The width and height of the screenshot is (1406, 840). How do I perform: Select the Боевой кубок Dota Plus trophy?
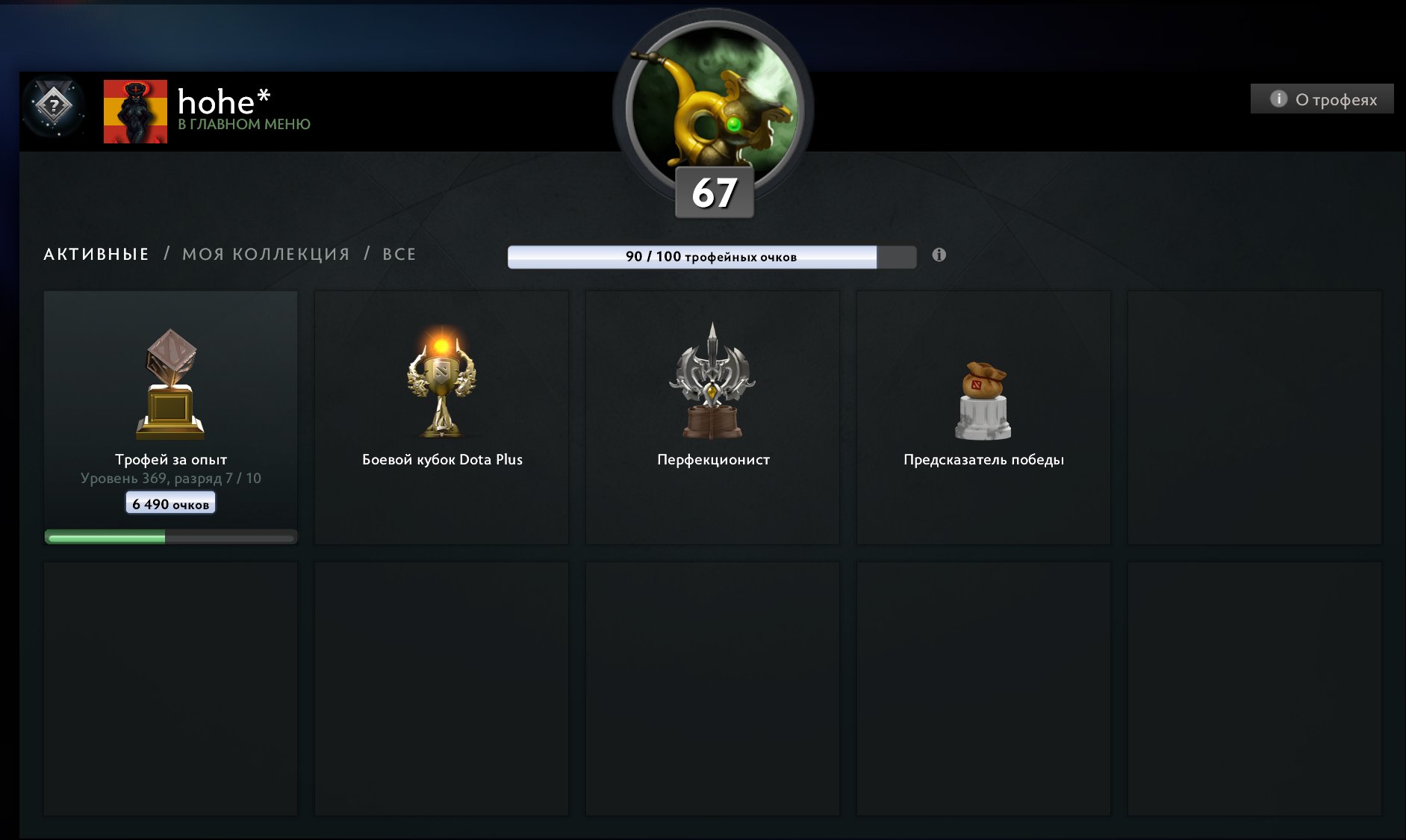pyautogui.click(x=441, y=385)
